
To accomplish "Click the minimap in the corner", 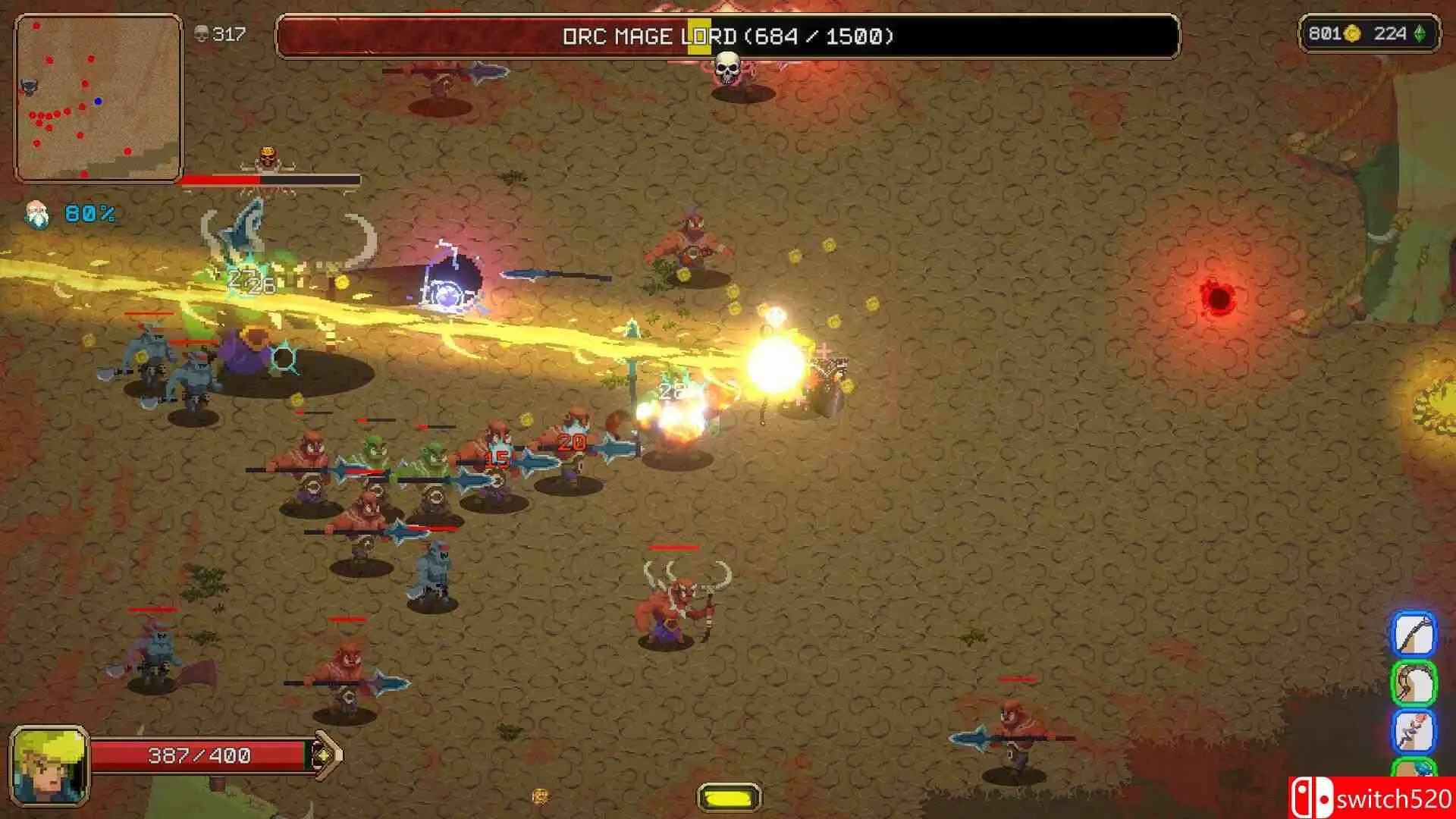I will pos(98,99).
